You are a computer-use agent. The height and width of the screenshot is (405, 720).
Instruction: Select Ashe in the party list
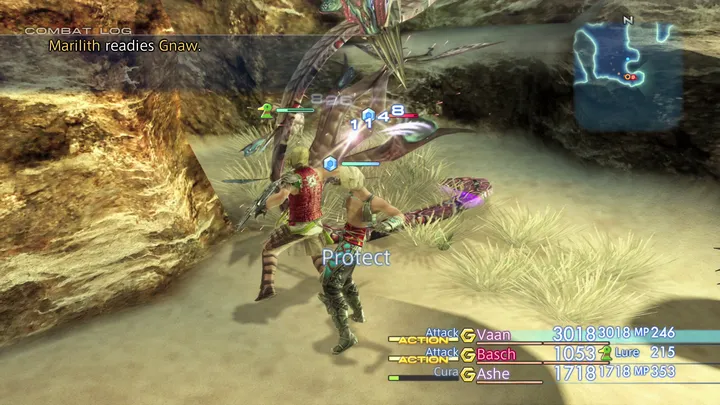493,373
